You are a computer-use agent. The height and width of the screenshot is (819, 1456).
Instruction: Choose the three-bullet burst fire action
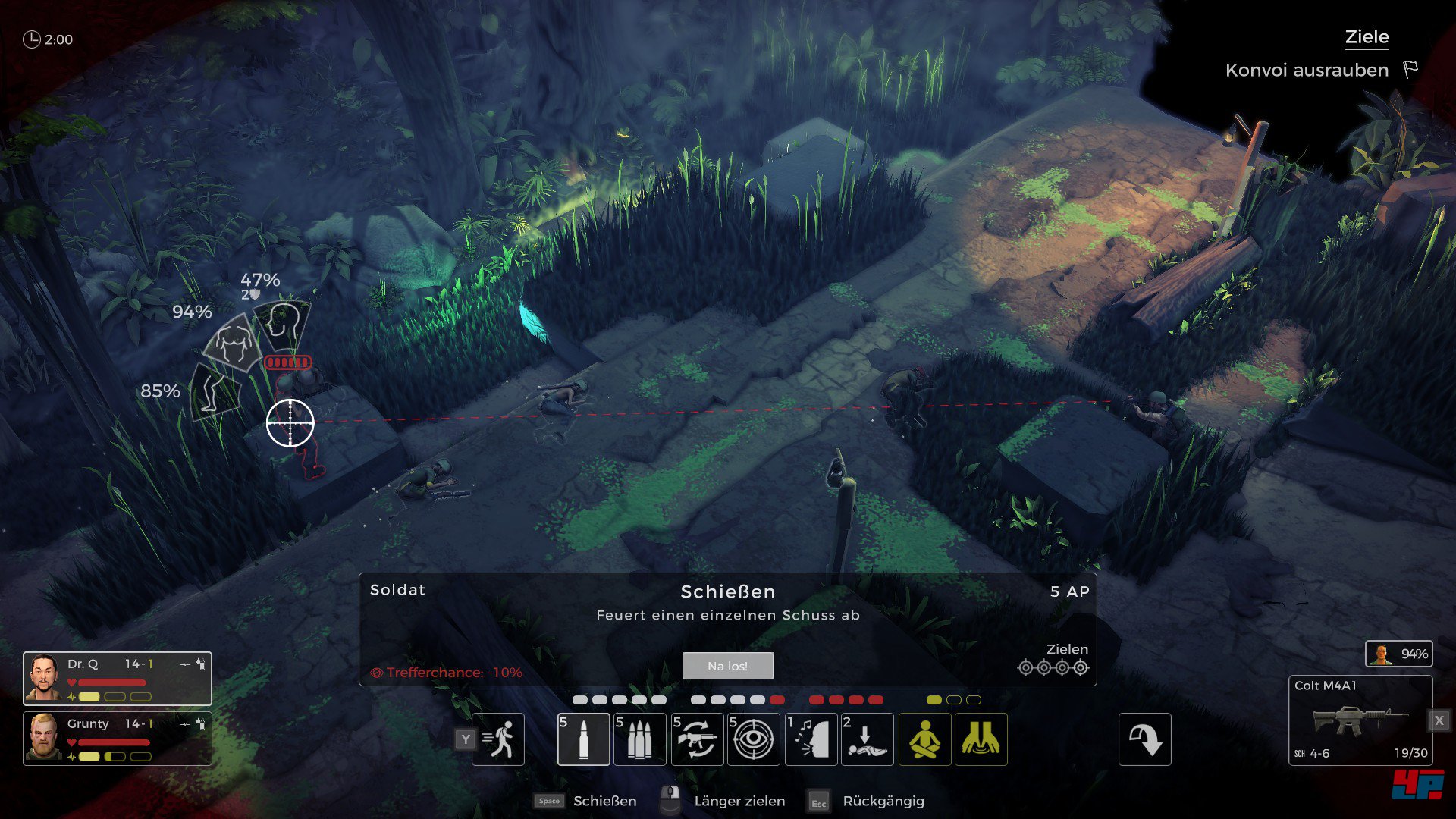click(639, 739)
